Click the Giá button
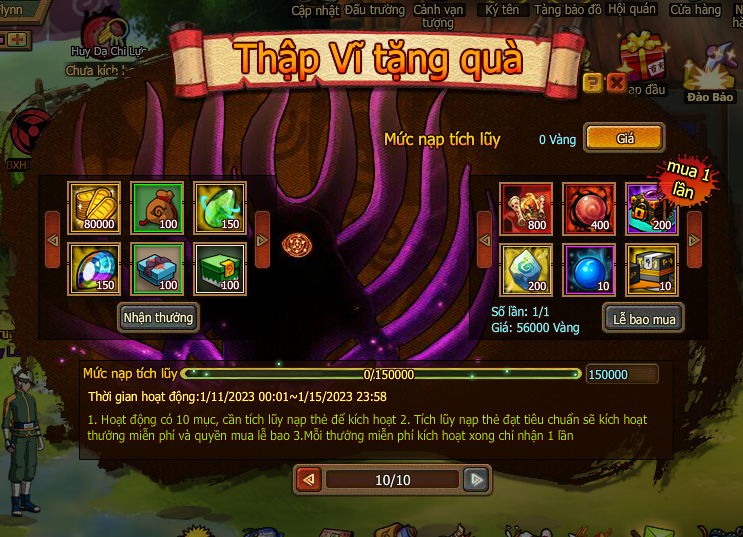 625,138
